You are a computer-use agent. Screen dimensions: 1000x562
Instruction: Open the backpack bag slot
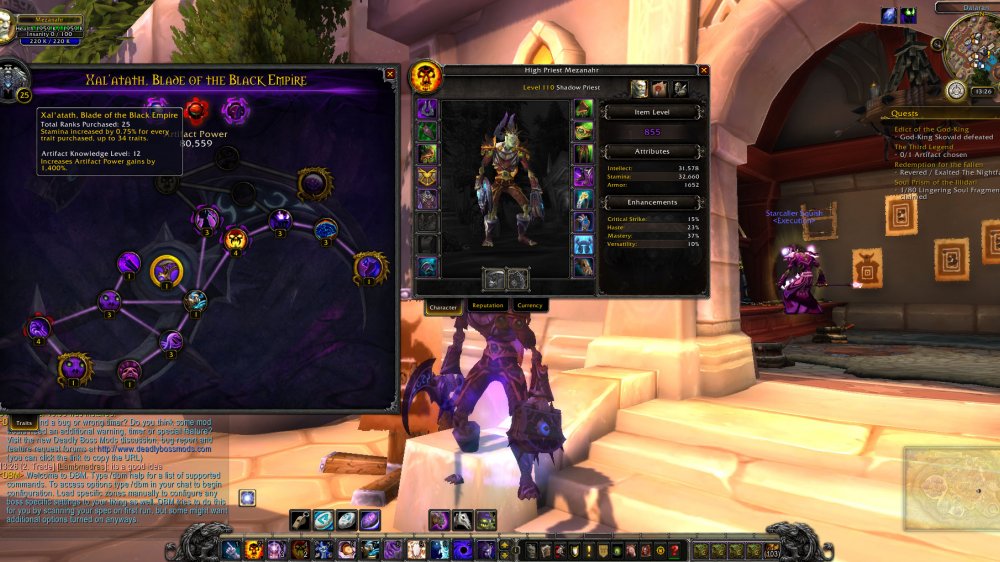tap(774, 550)
